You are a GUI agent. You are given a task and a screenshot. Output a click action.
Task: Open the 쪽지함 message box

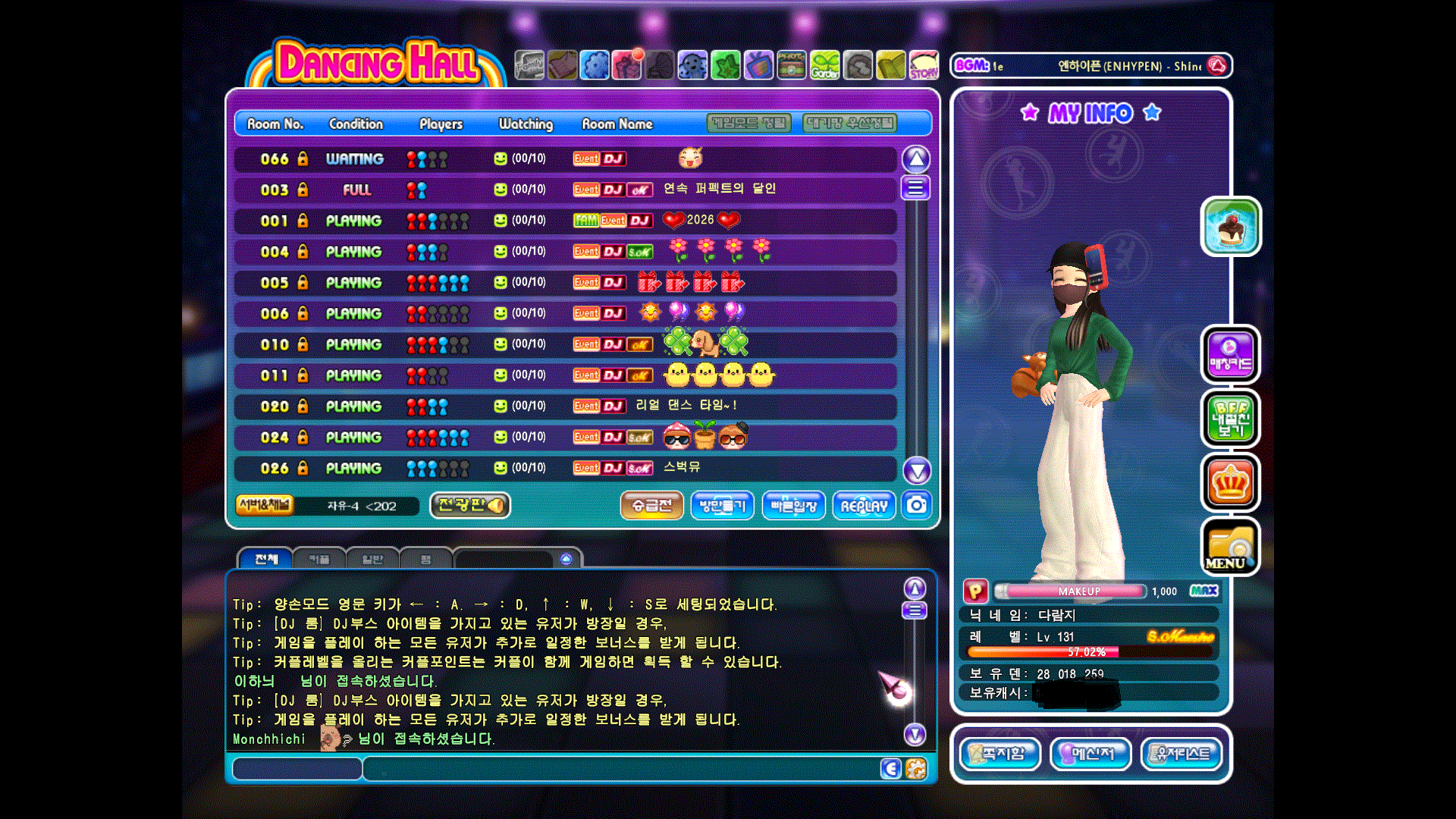point(1000,754)
